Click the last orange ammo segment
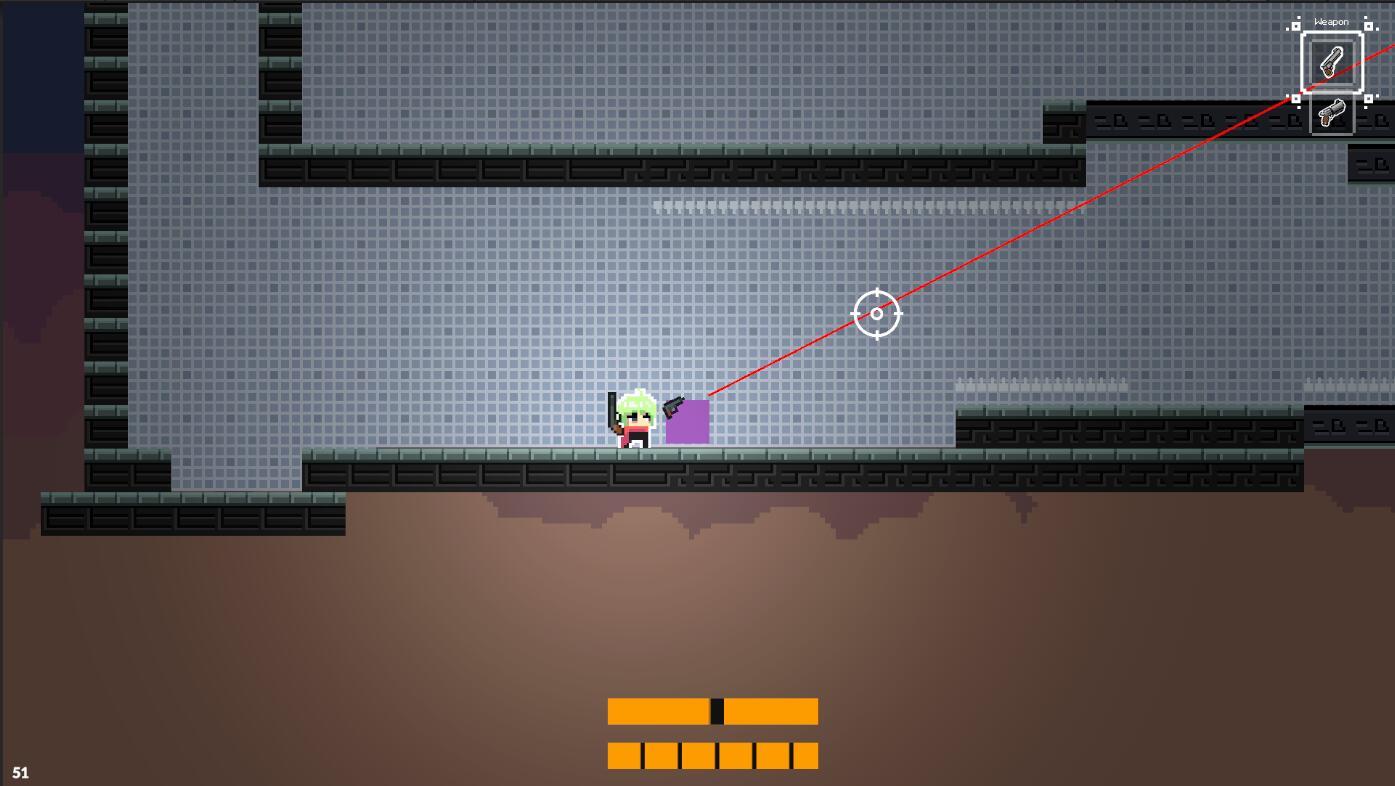 tap(805, 756)
